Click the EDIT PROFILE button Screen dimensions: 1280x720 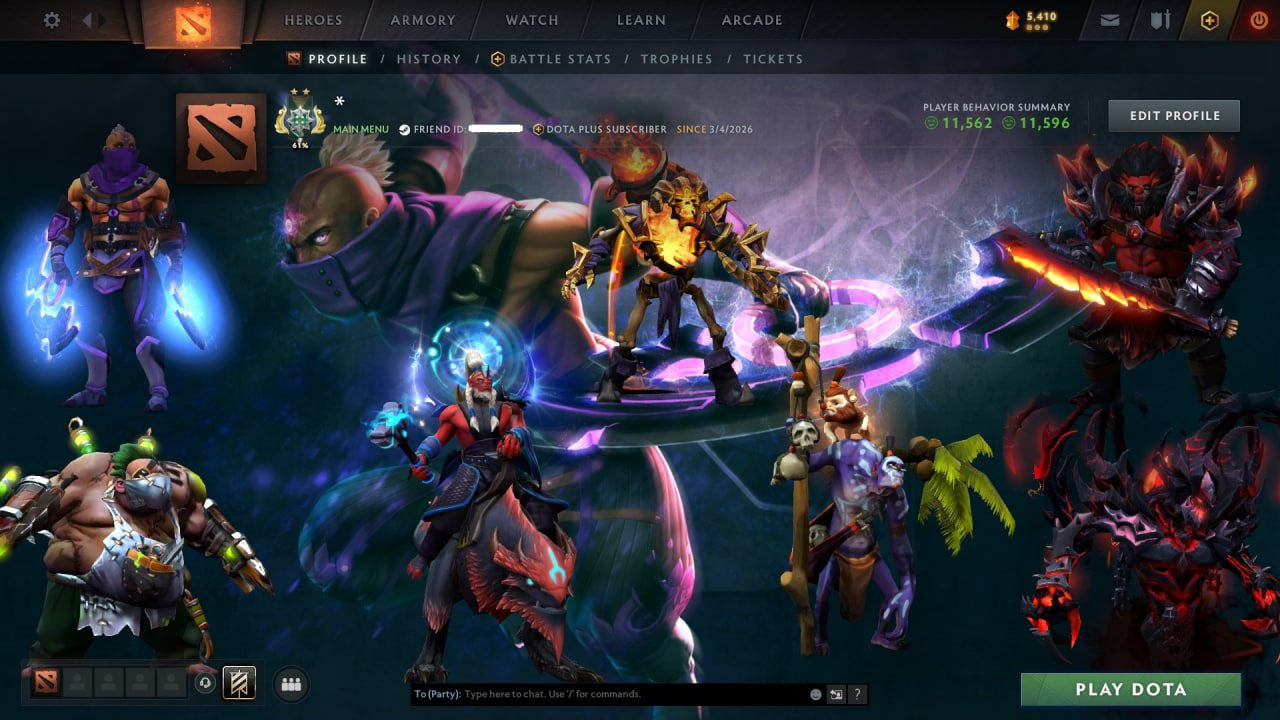click(1173, 115)
